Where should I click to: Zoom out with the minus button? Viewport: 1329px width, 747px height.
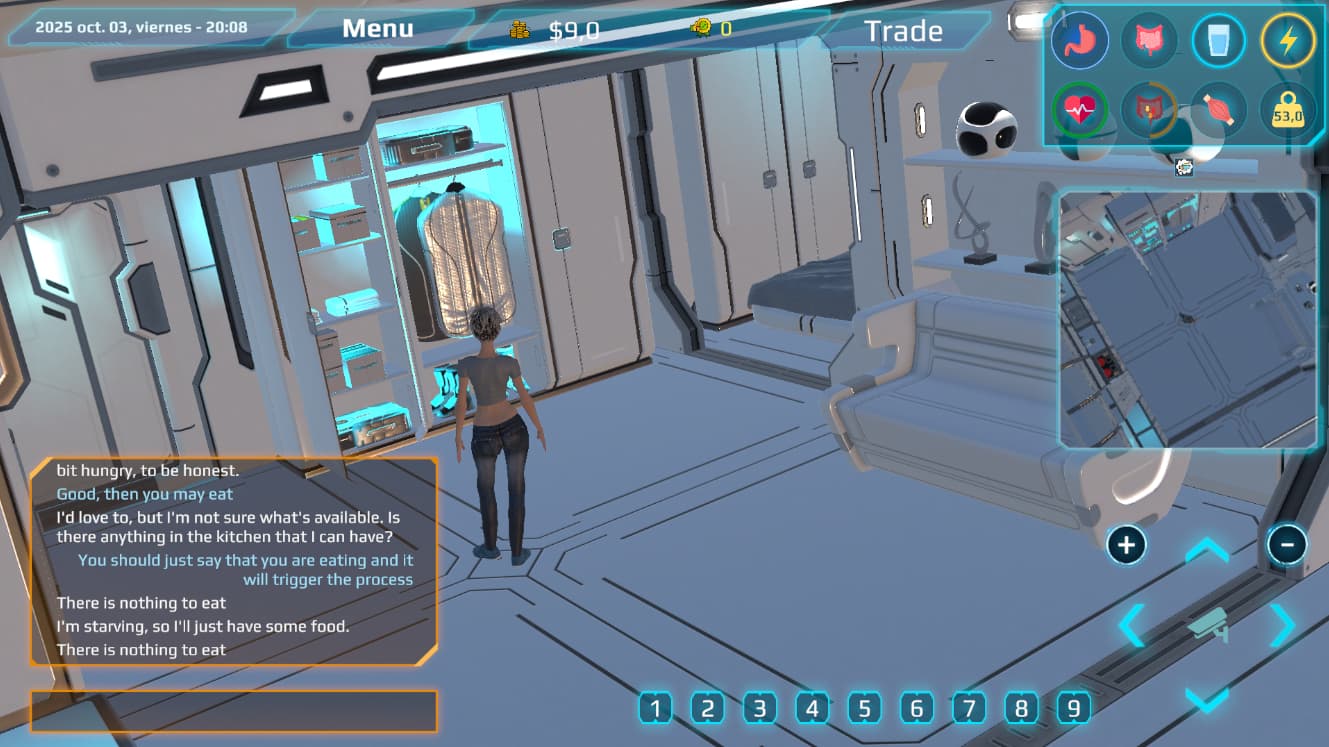(x=1287, y=545)
